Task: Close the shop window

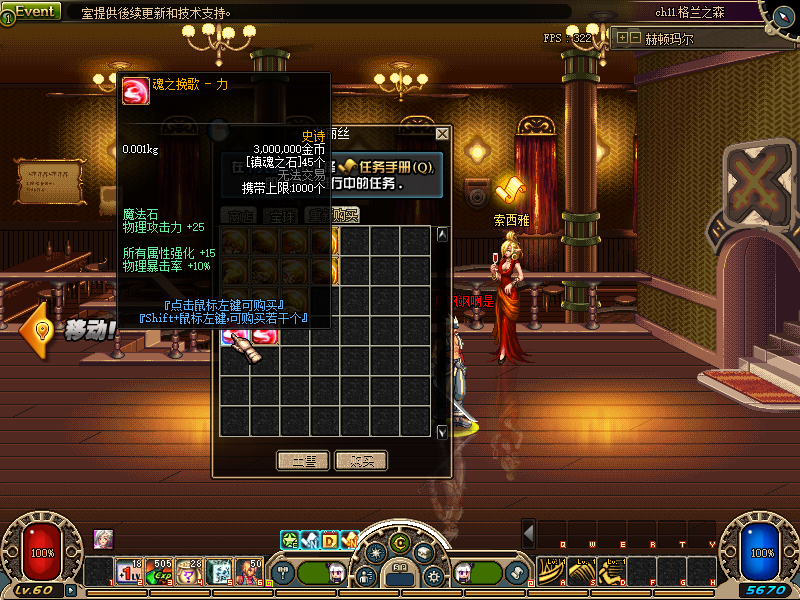Action: click(443, 133)
